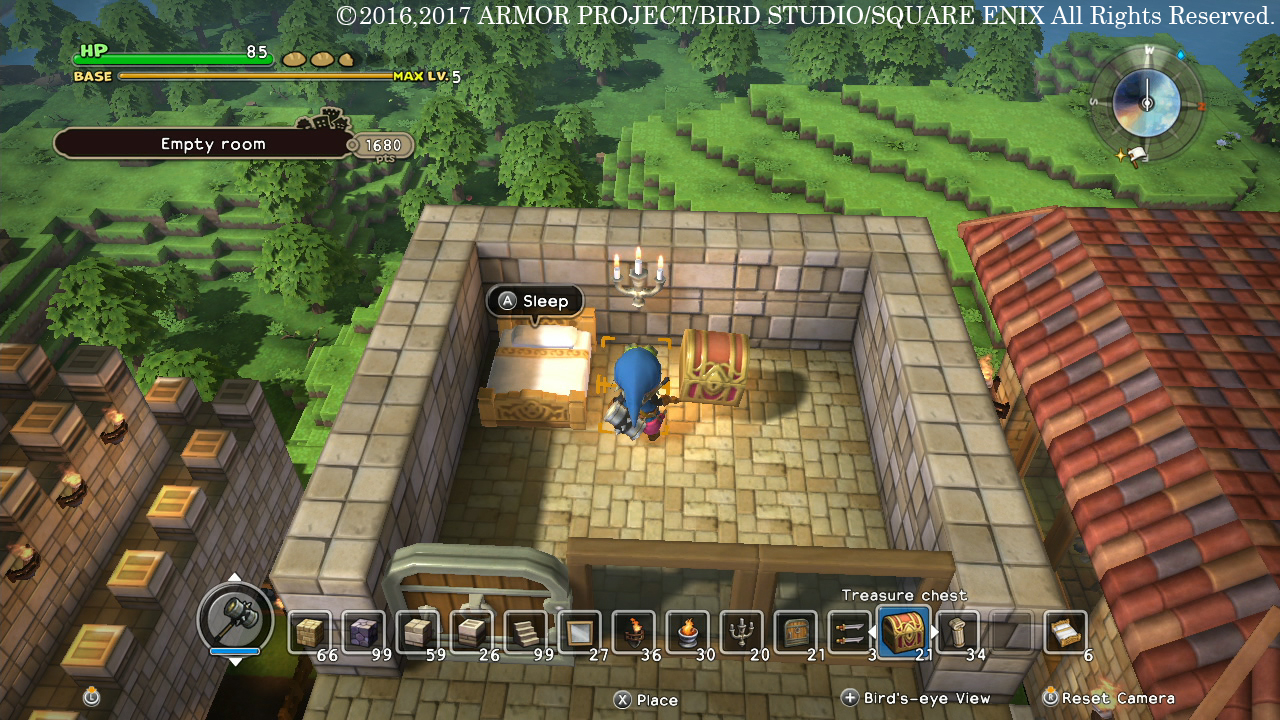Screen dimensions: 1280x720
Task: Select the wall torch slot
Action: coord(633,632)
